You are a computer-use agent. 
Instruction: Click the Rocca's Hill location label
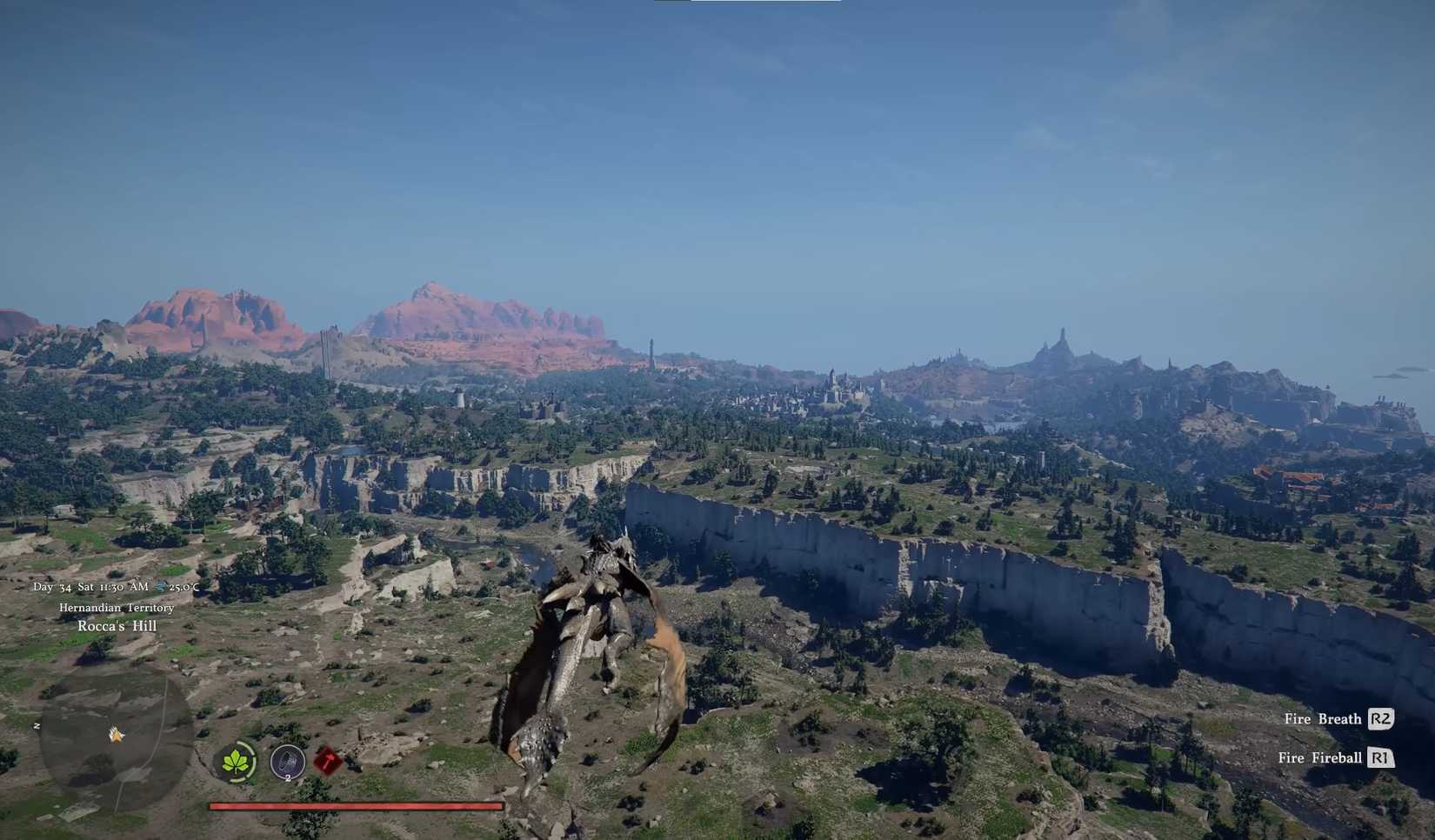[x=117, y=626]
